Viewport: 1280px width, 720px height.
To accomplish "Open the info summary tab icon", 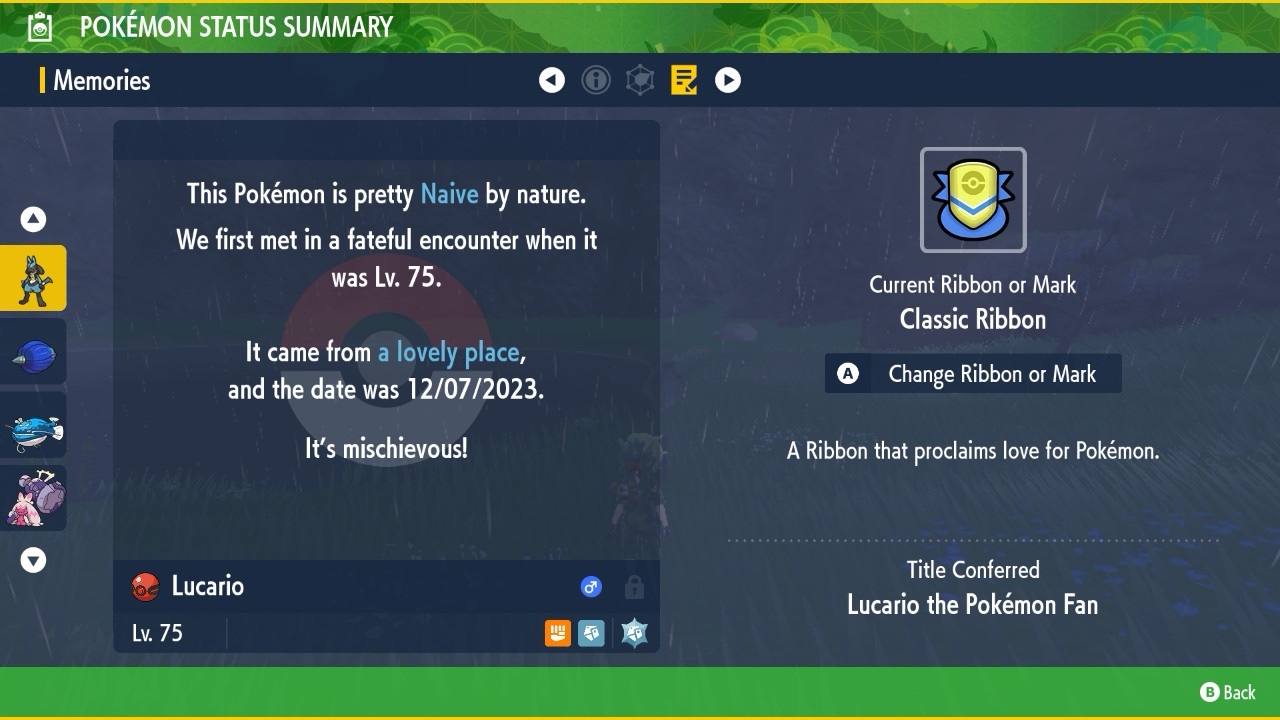I will tap(596, 80).
